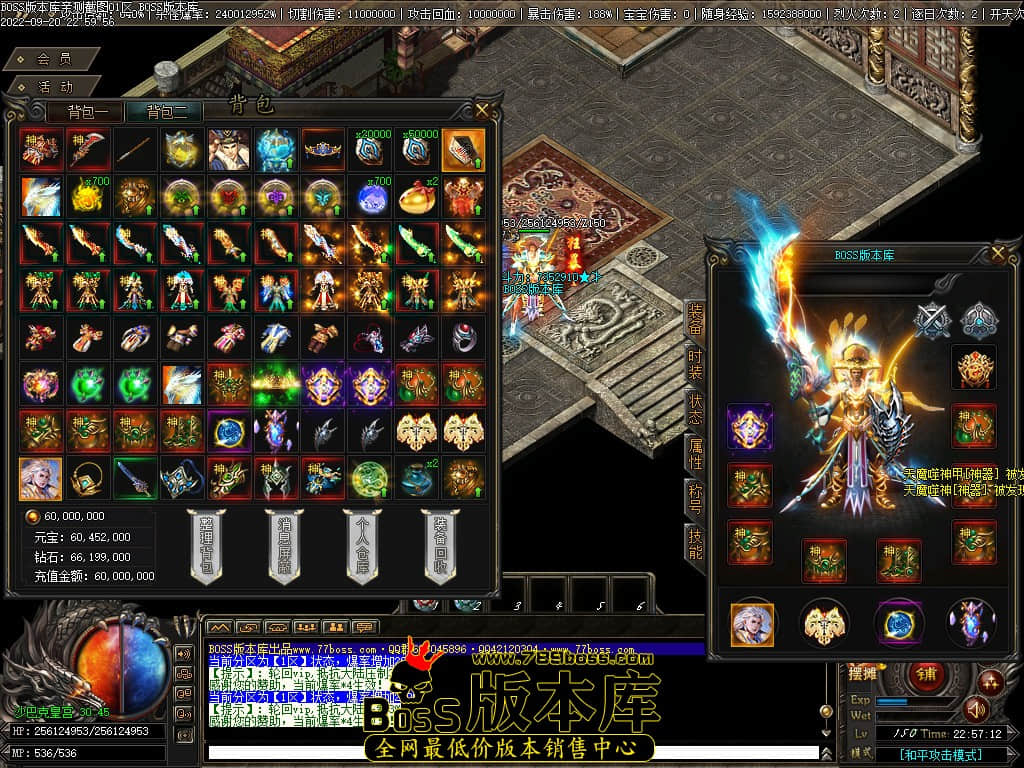Click the red 铺 shop button
1024x768 pixels.
pyautogui.click(x=926, y=674)
